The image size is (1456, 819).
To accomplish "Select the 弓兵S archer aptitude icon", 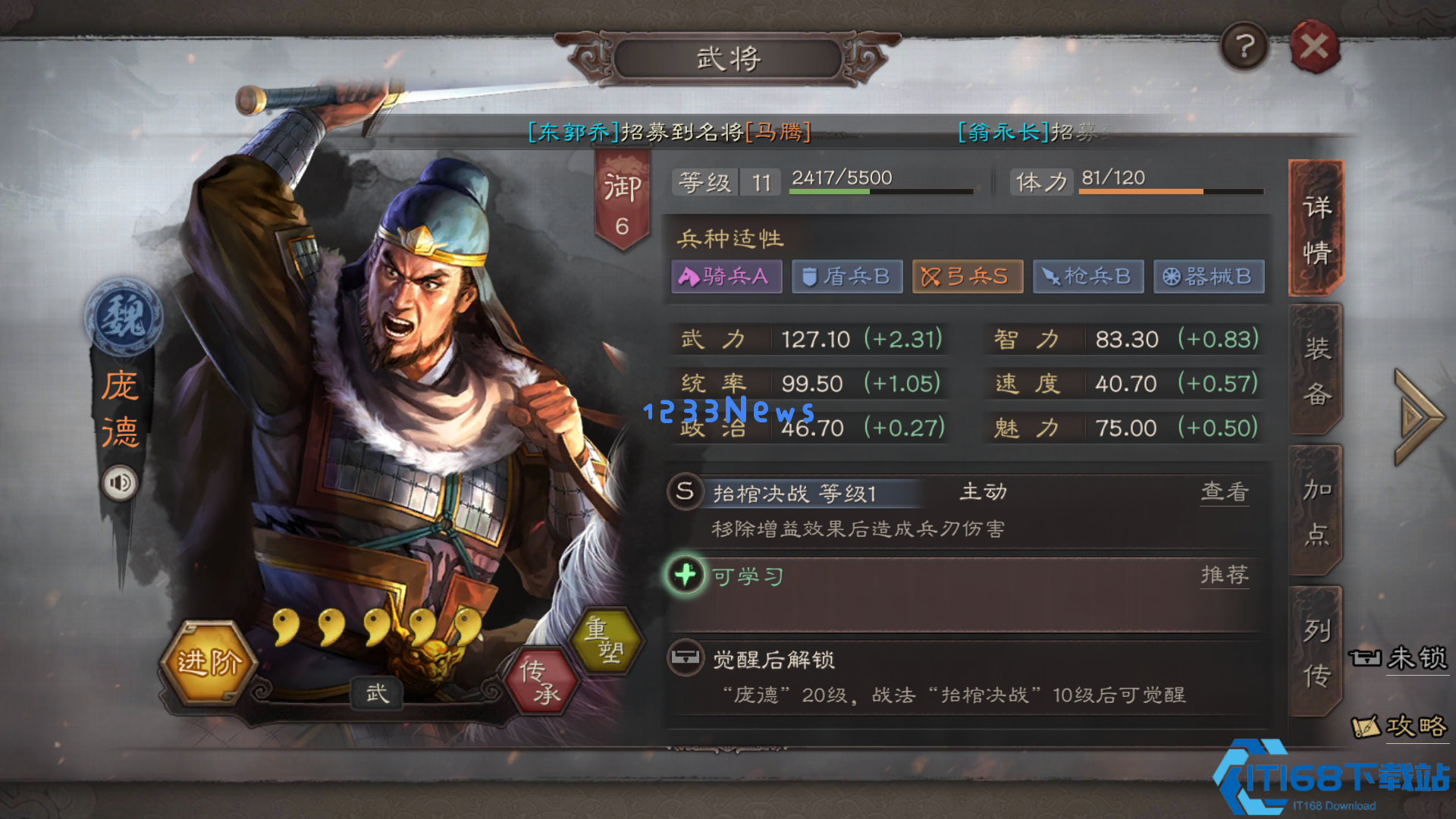I will [967, 276].
